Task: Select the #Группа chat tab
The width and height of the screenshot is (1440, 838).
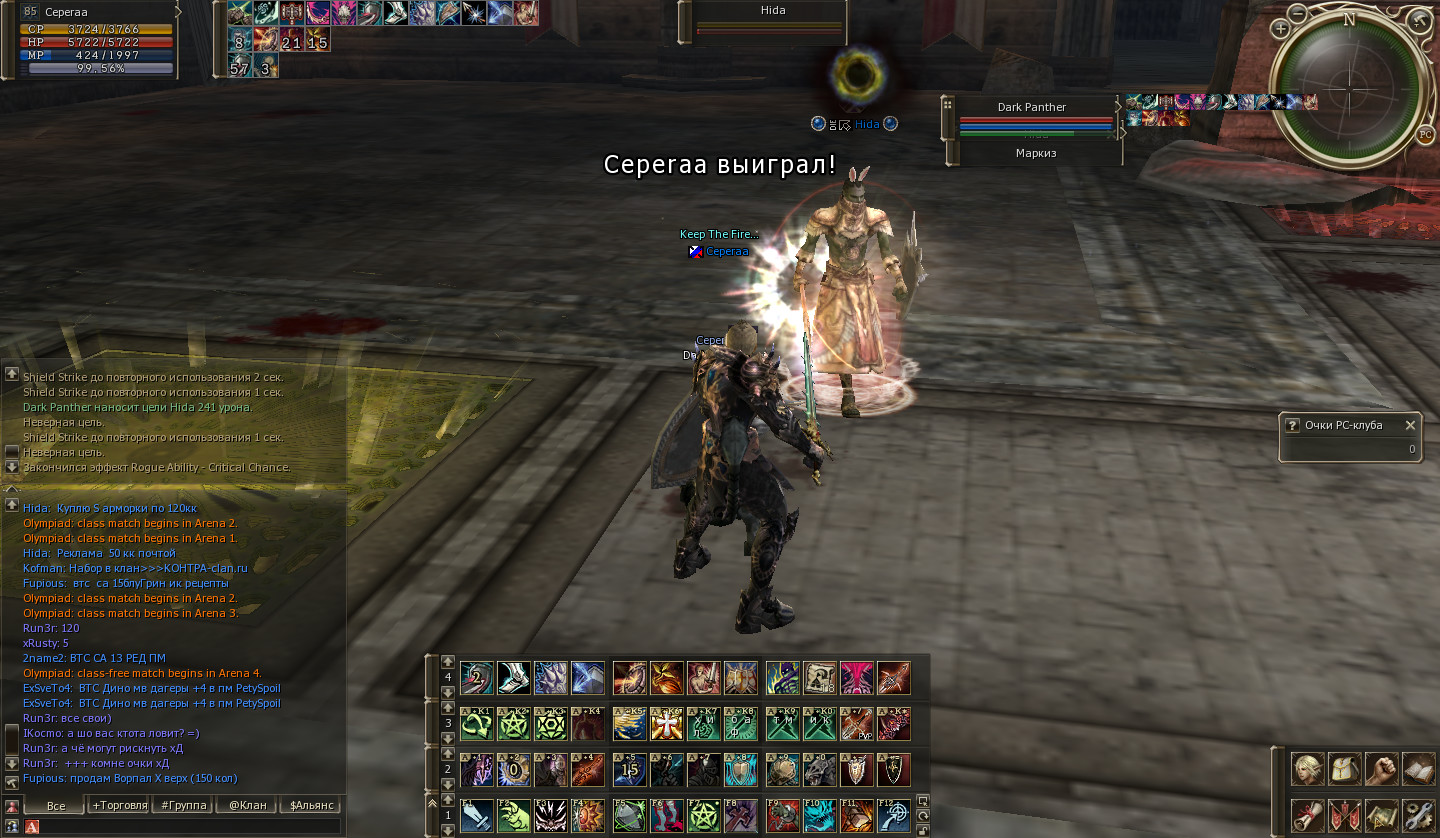Action: (183, 805)
